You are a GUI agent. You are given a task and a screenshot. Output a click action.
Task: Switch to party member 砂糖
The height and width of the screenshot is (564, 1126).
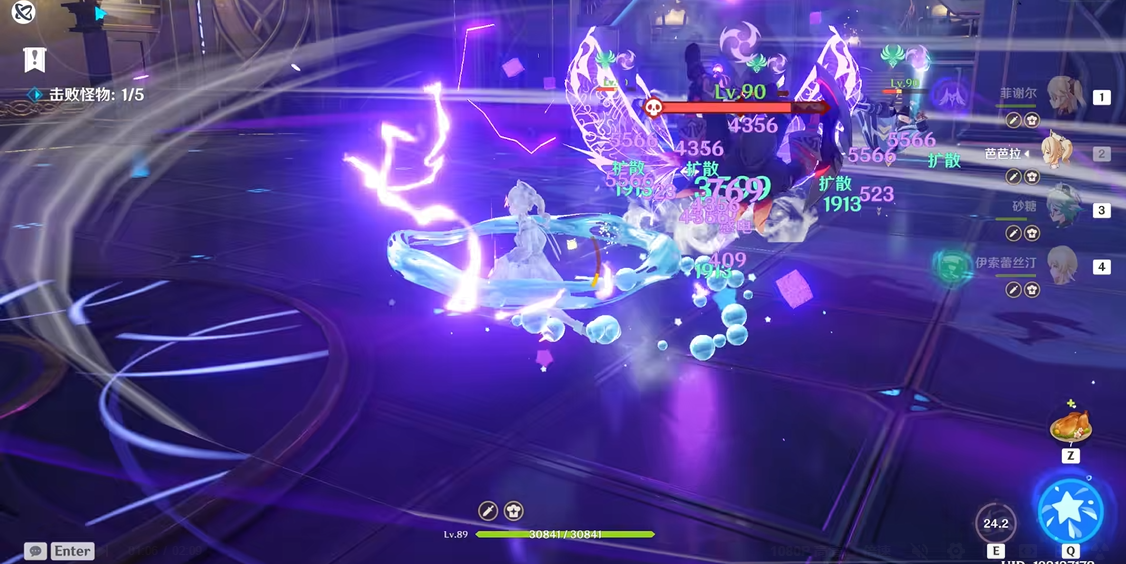click(1063, 209)
